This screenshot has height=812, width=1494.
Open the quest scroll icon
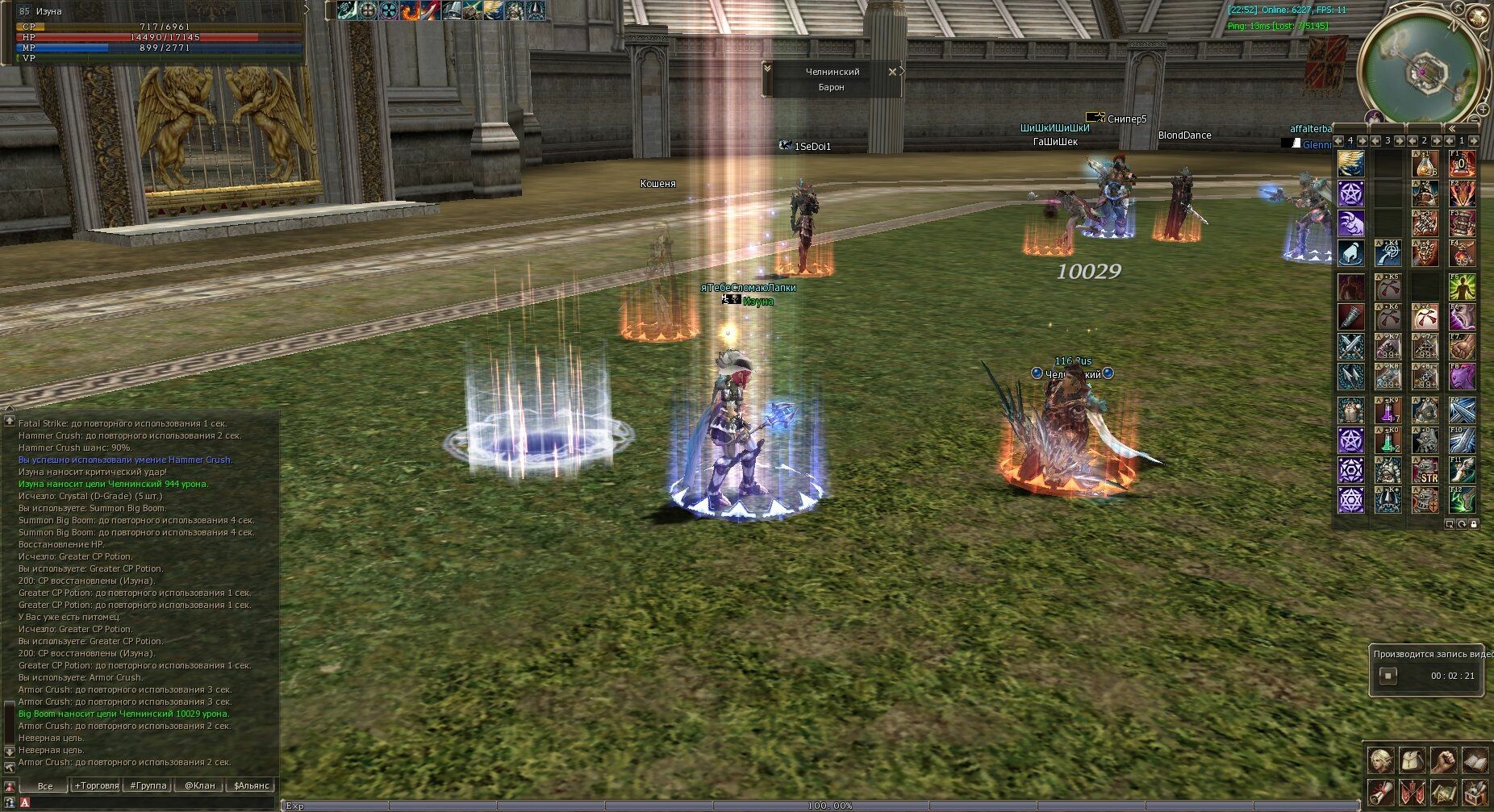point(1380,792)
